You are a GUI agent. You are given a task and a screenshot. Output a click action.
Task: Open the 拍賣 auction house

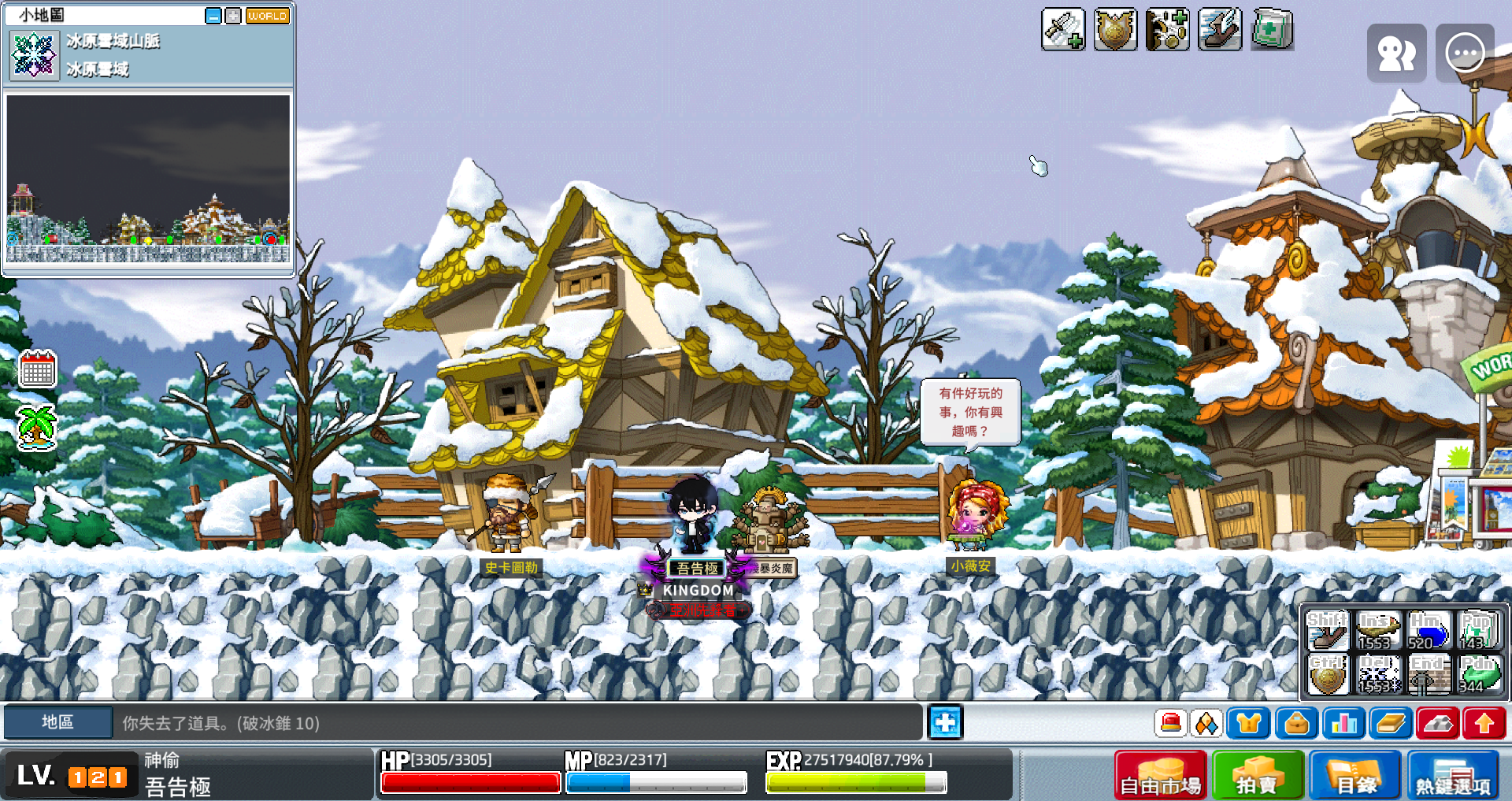coord(1258,776)
